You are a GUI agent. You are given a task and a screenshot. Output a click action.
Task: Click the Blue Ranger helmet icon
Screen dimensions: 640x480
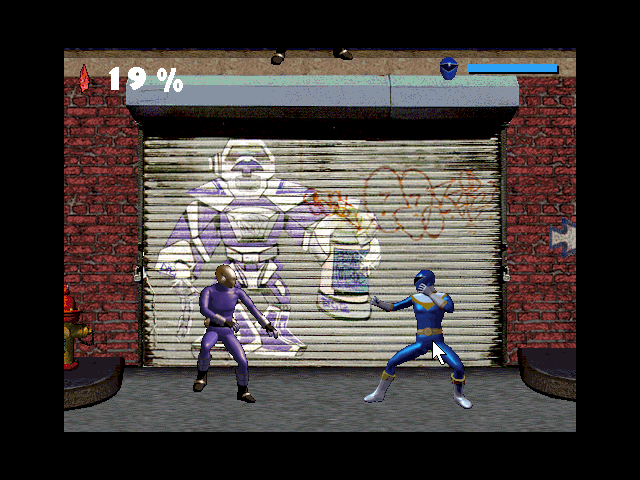point(449,68)
